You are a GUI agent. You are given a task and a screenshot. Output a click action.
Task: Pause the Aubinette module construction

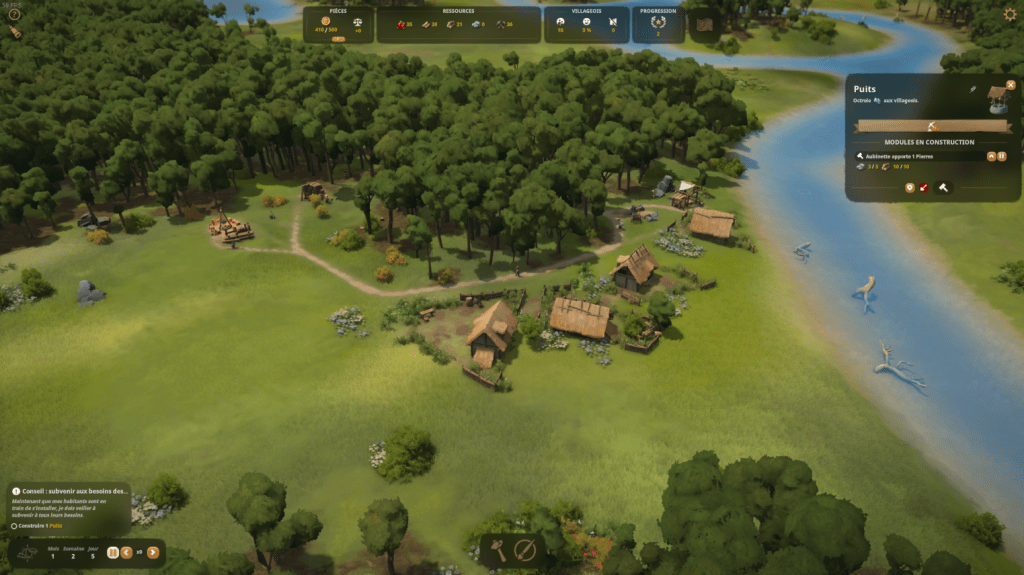point(1002,156)
